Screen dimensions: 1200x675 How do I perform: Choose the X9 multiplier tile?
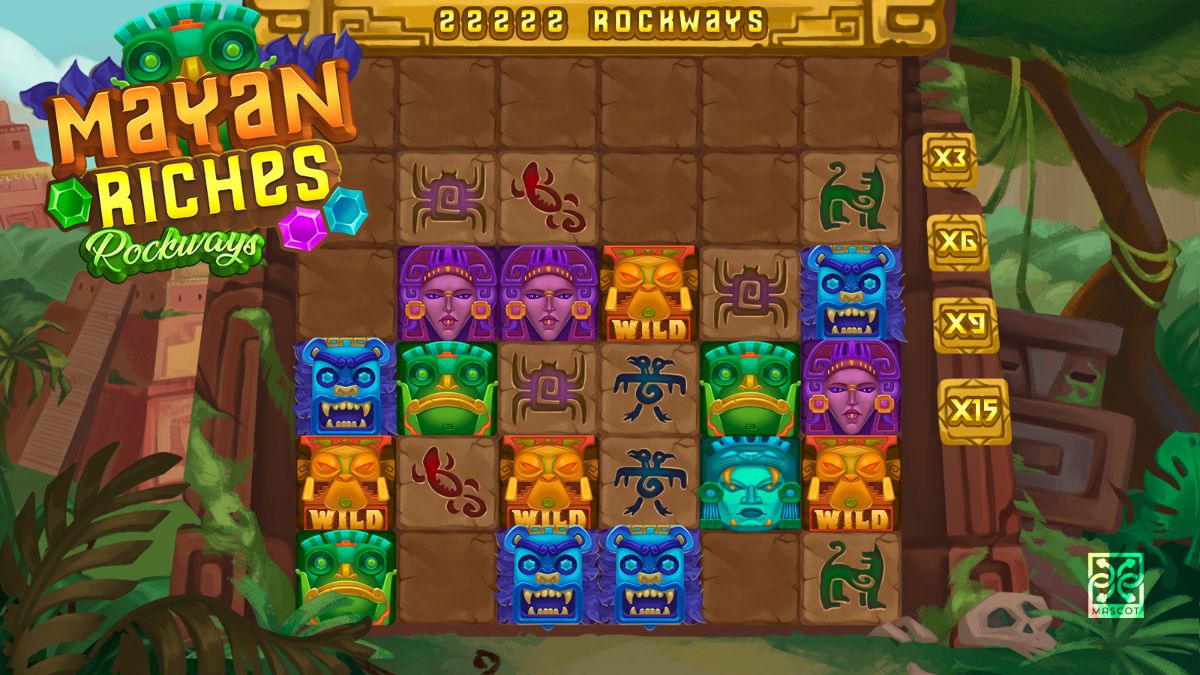[x=966, y=326]
